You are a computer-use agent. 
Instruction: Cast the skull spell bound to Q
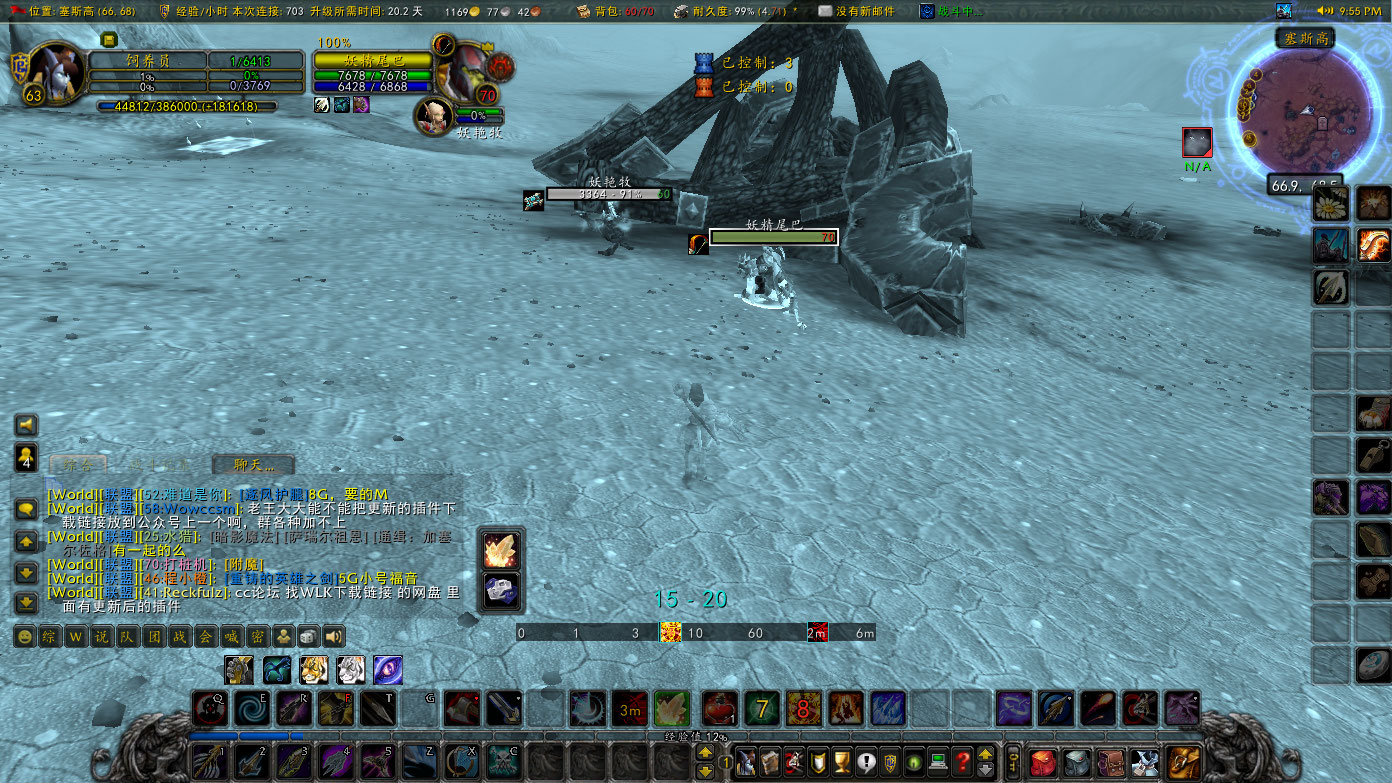[x=211, y=709]
